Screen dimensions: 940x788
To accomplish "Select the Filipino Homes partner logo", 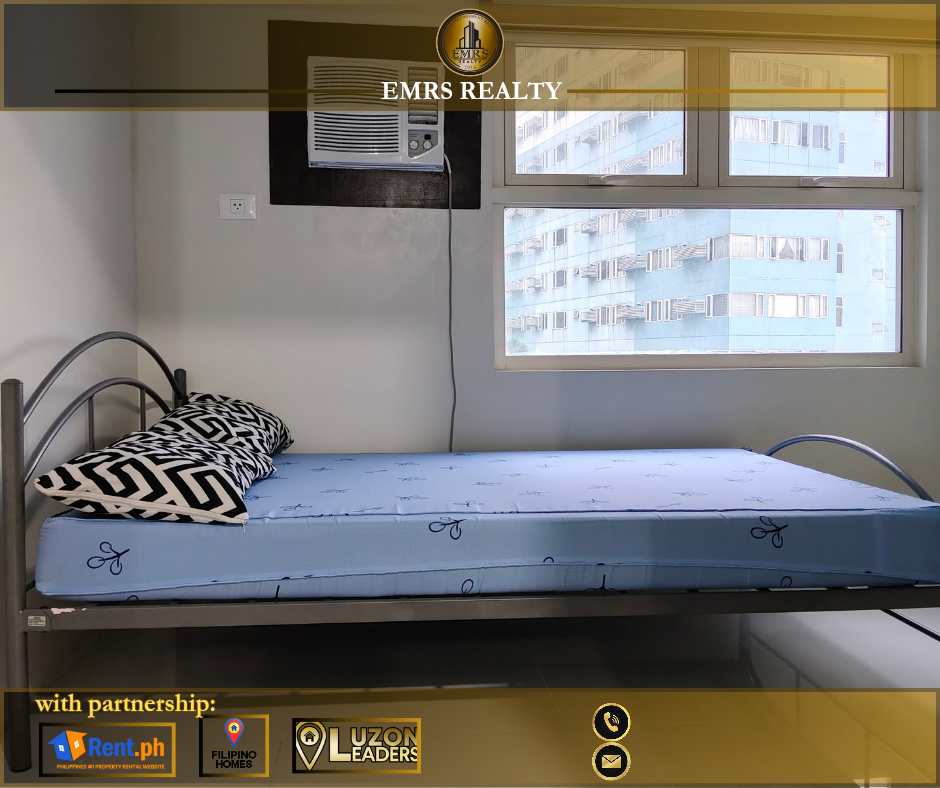I will [234, 746].
